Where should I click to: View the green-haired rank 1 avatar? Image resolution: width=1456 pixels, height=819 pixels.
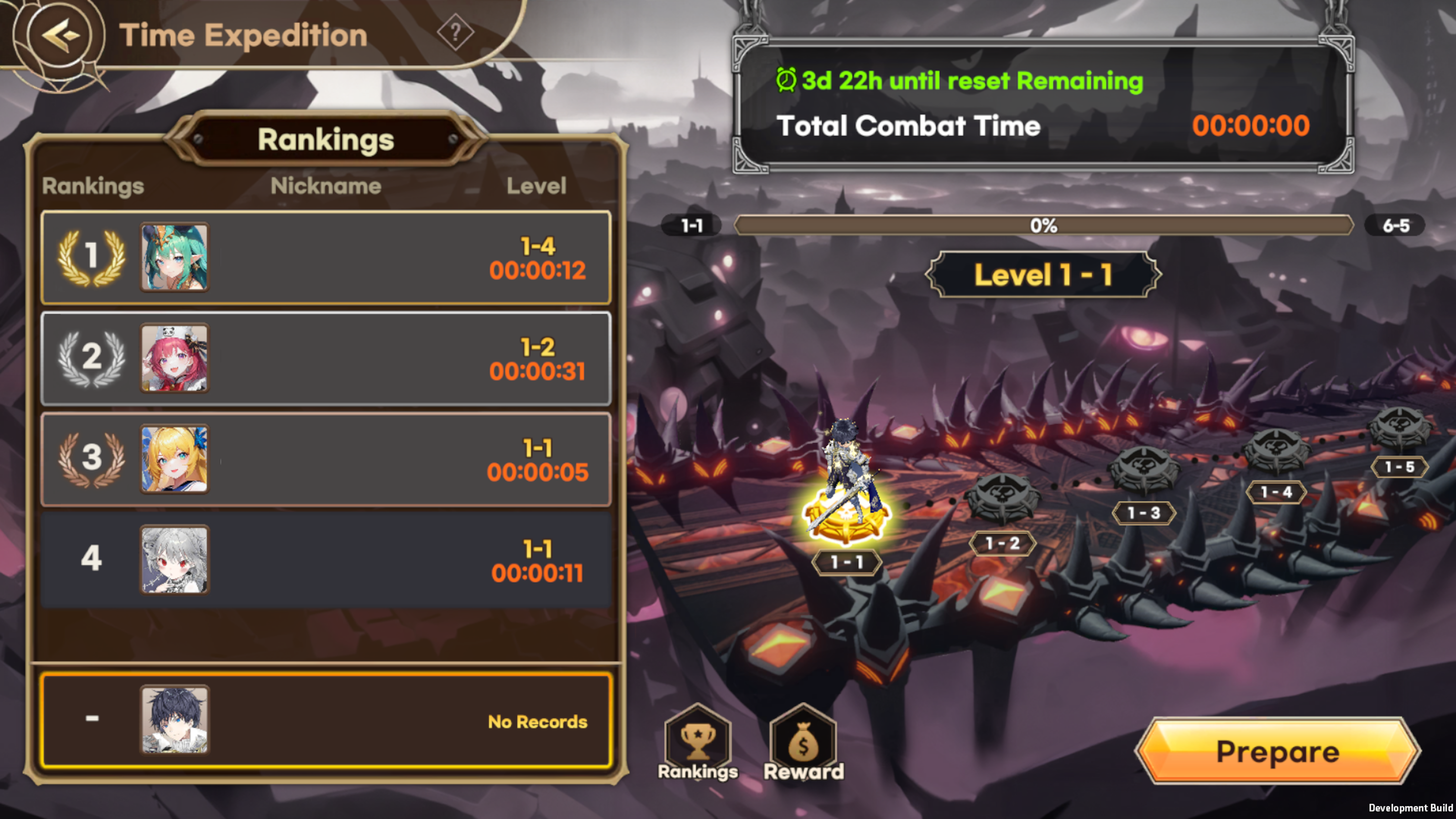coord(174,257)
